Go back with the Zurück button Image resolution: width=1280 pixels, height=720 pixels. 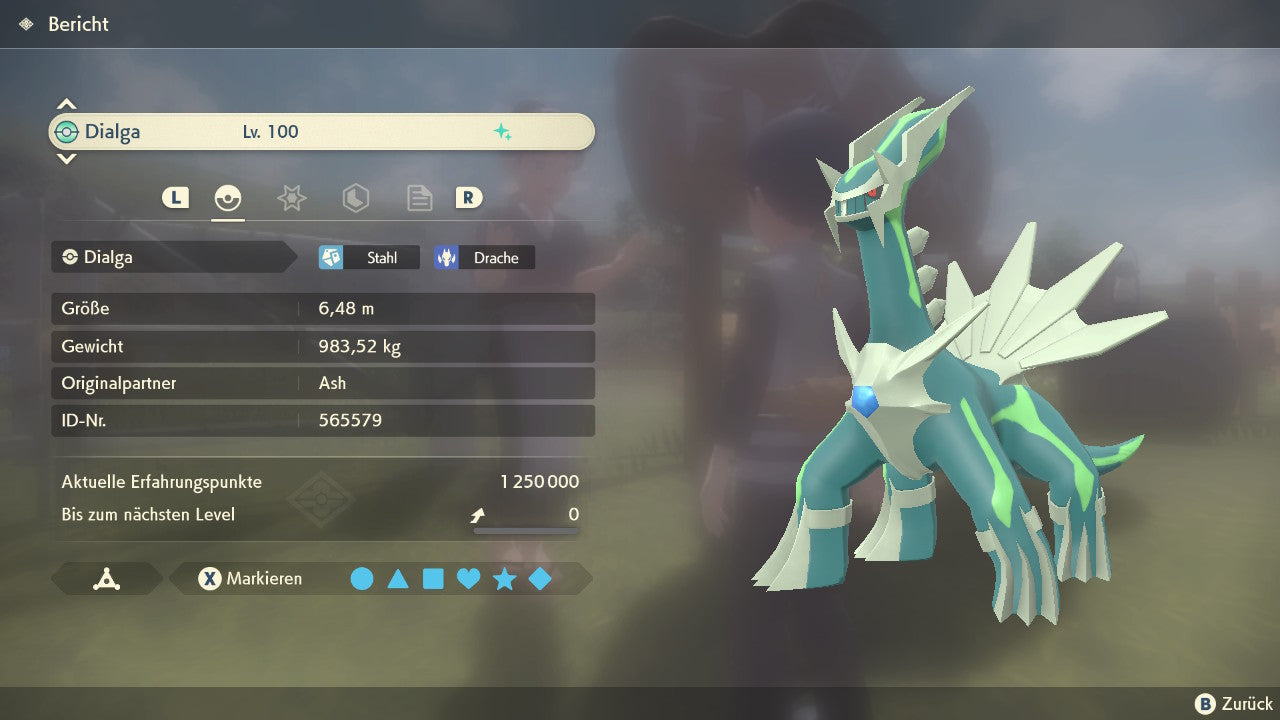coord(1234,704)
